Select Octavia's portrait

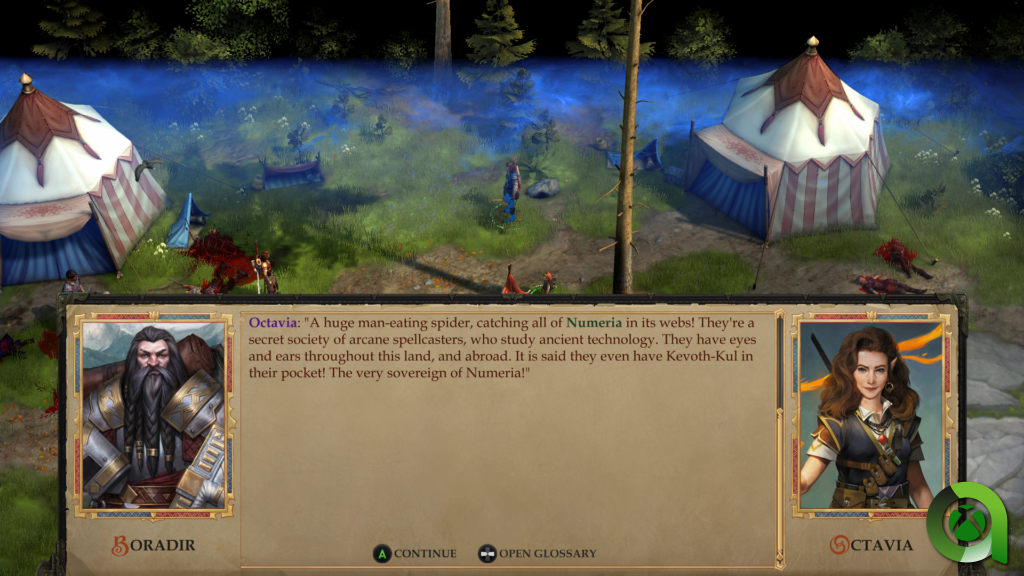868,415
